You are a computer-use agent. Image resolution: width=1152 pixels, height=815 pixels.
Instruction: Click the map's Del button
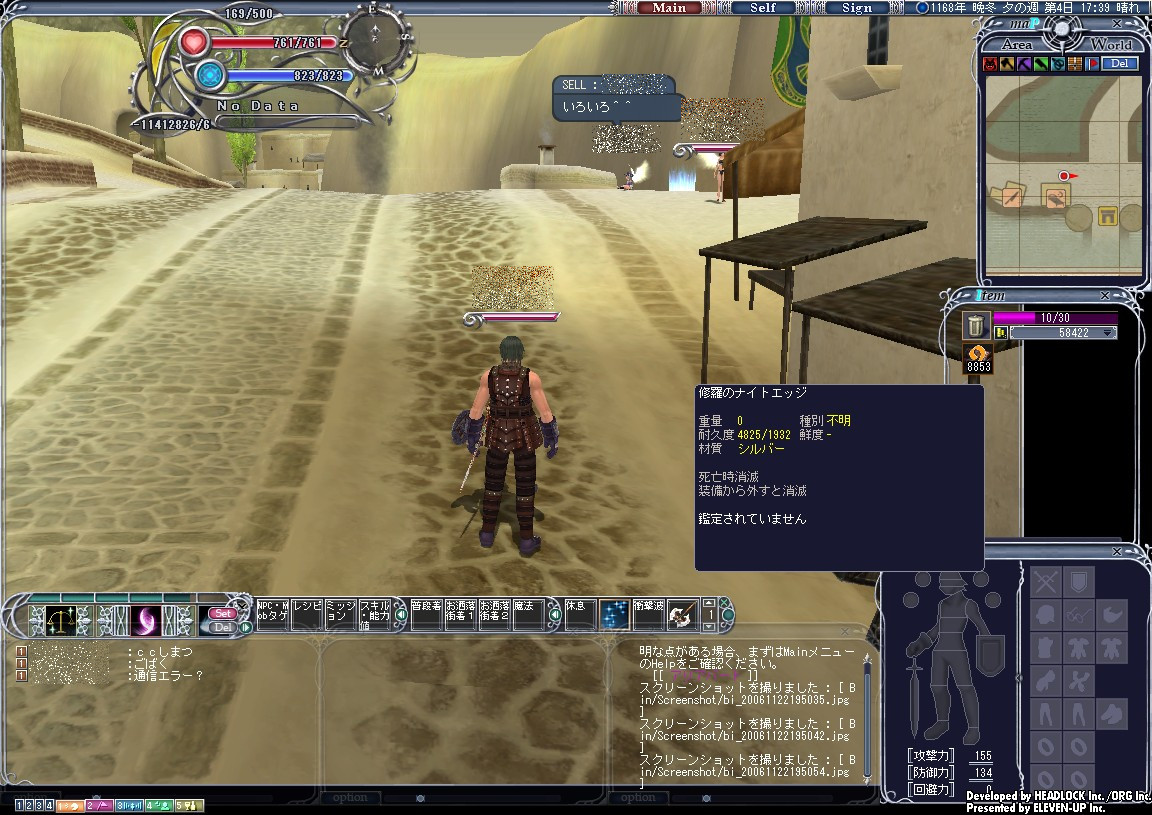pyautogui.click(x=1120, y=63)
